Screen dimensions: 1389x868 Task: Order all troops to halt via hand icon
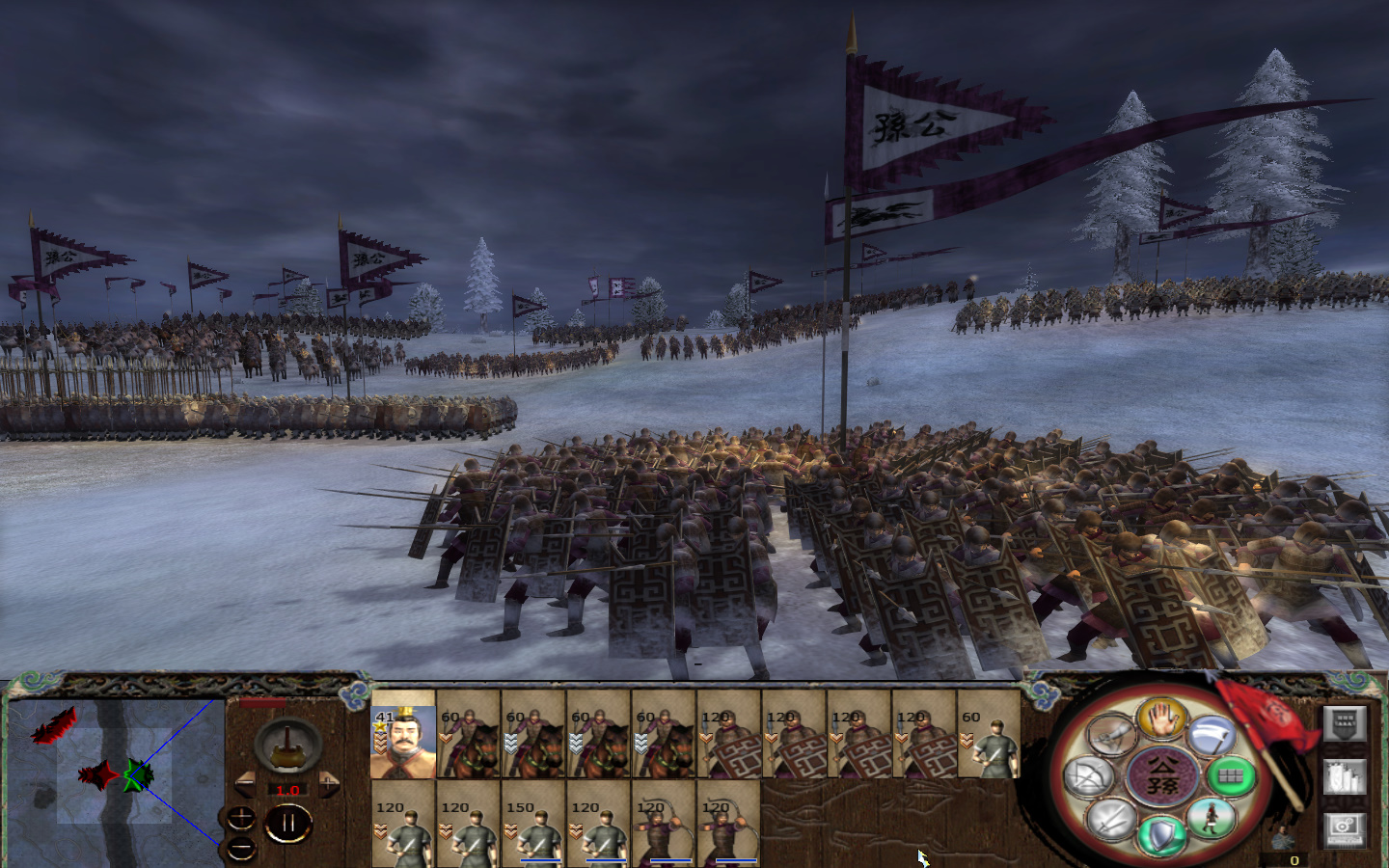(1161, 719)
